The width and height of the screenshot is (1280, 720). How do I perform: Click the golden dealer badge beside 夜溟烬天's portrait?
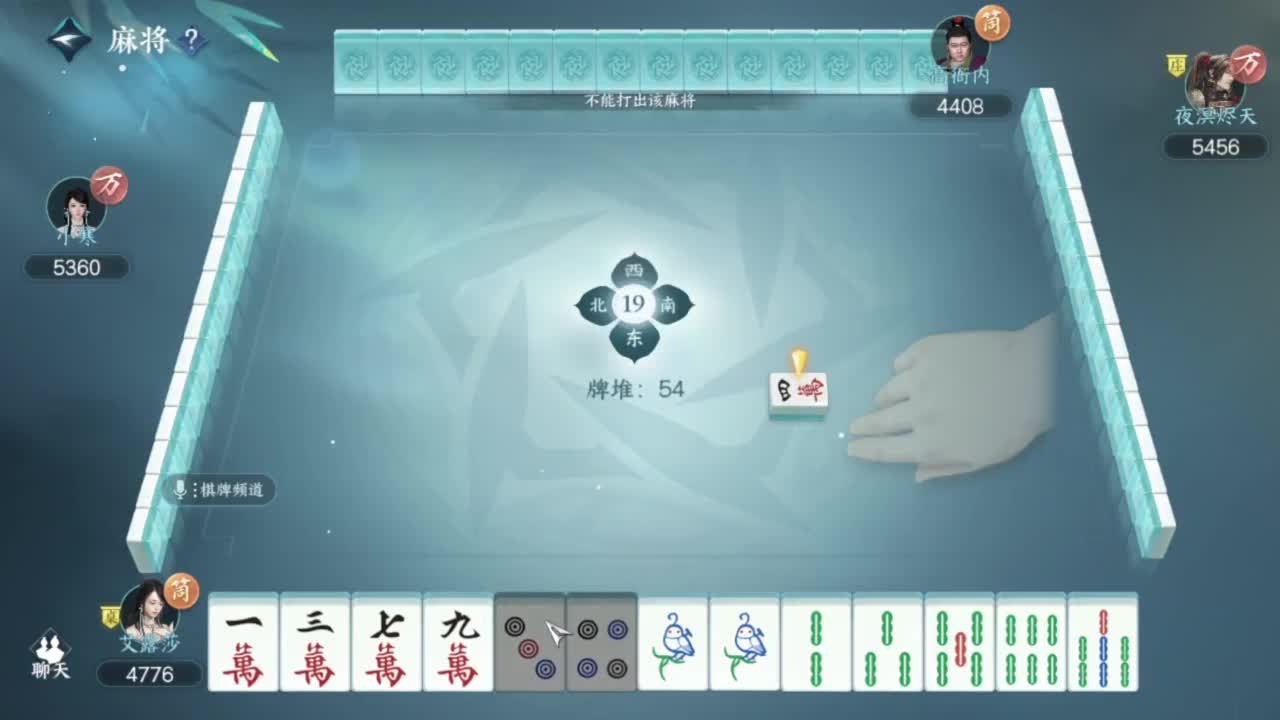[1177, 63]
